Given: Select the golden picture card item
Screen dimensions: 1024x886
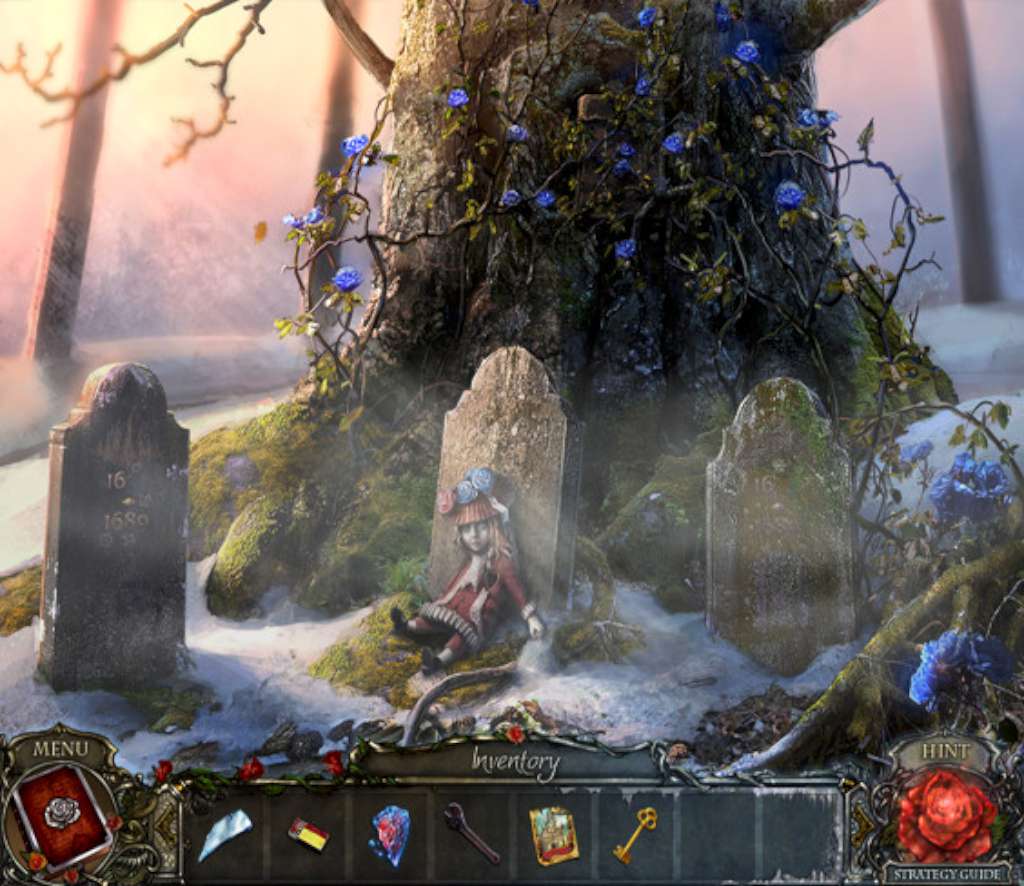Looking at the screenshot, I should coord(554,834).
